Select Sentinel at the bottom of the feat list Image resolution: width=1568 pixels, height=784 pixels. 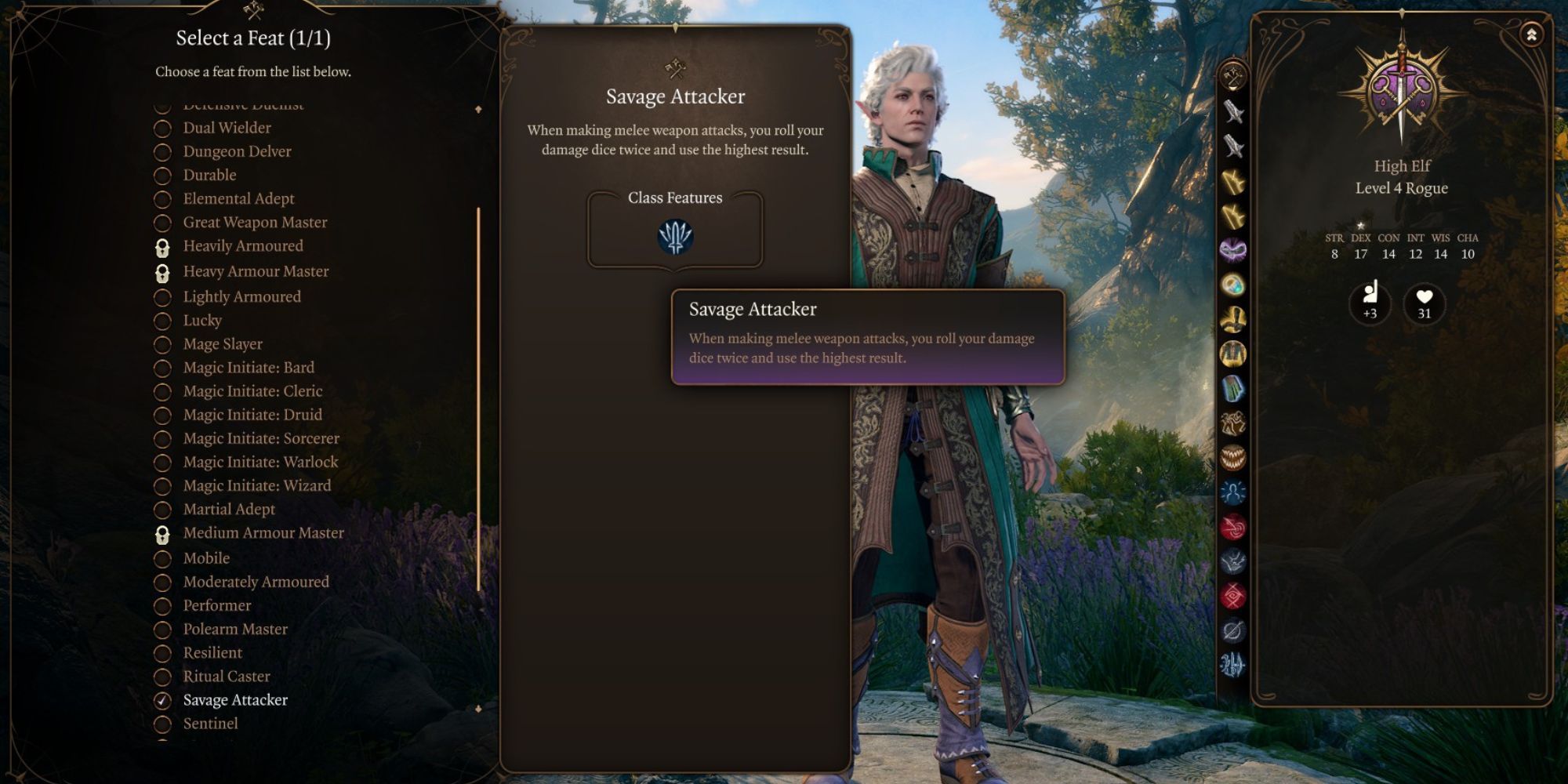tap(164, 724)
